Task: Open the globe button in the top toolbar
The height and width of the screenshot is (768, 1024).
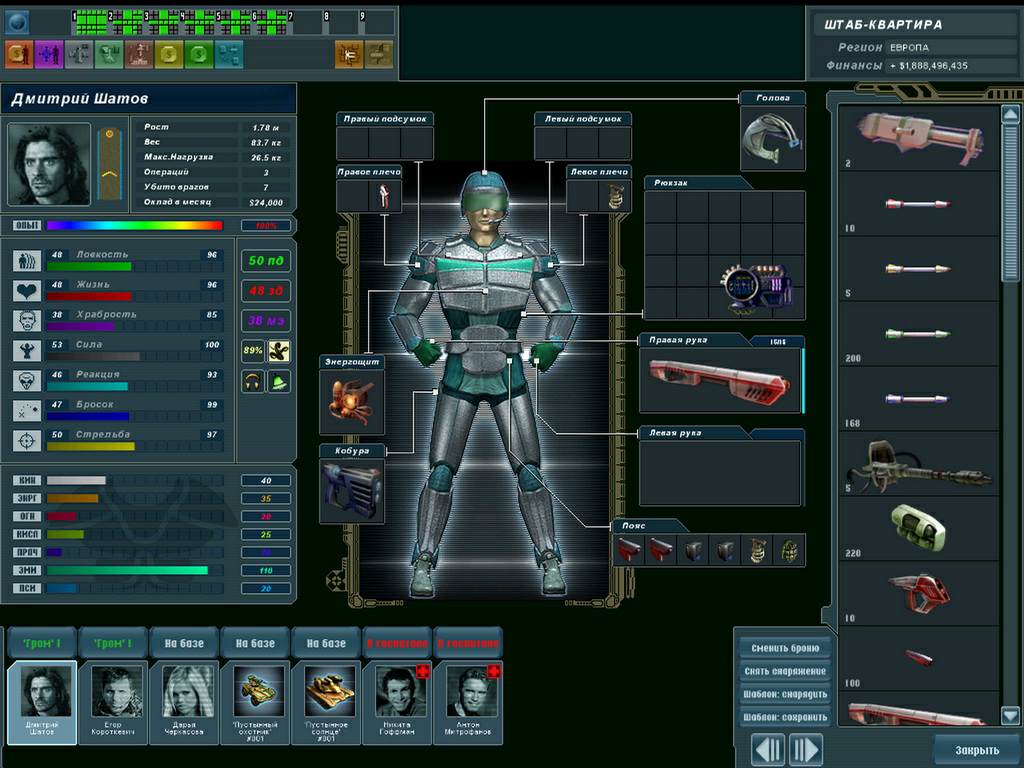Action: tap(18, 22)
